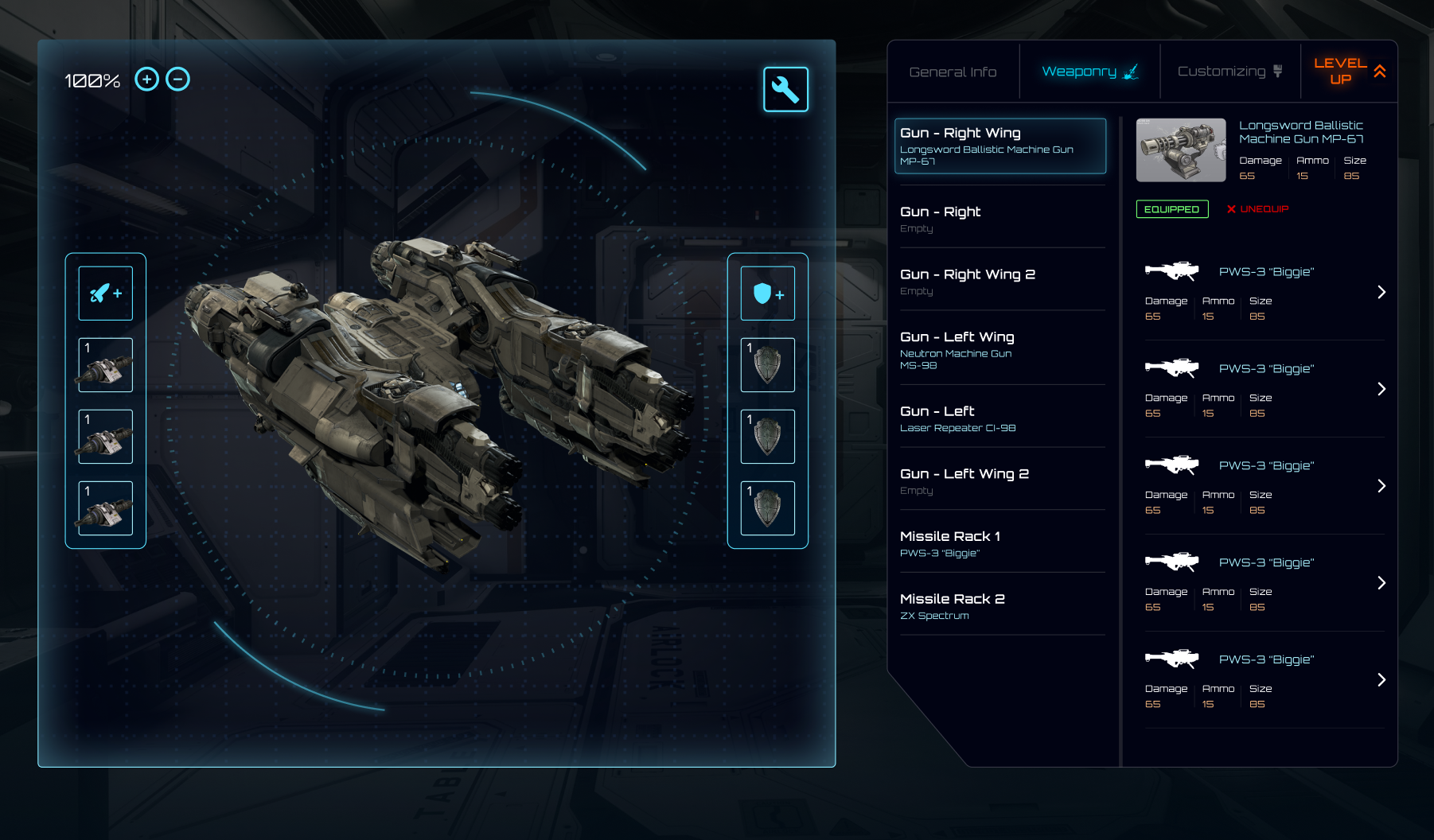
Task: Pick the Gun - Left Laser Repeater slot
Action: point(1000,418)
